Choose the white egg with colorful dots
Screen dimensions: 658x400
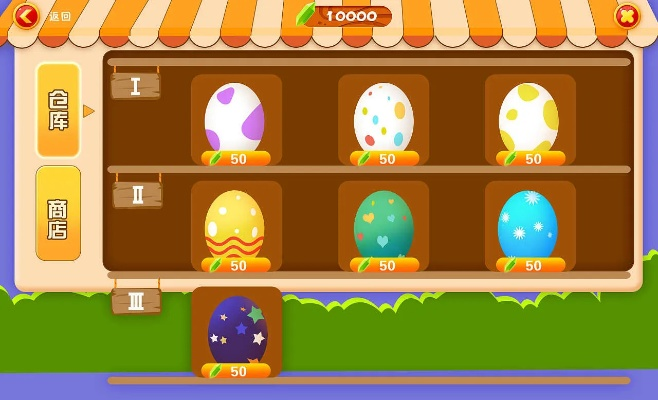(383, 118)
